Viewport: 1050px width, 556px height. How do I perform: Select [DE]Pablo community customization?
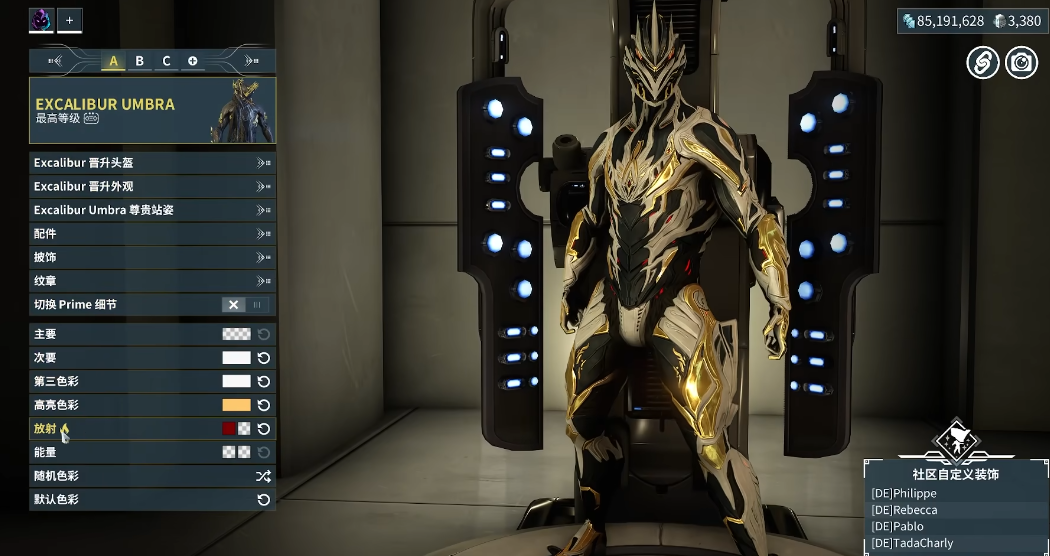(898, 527)
